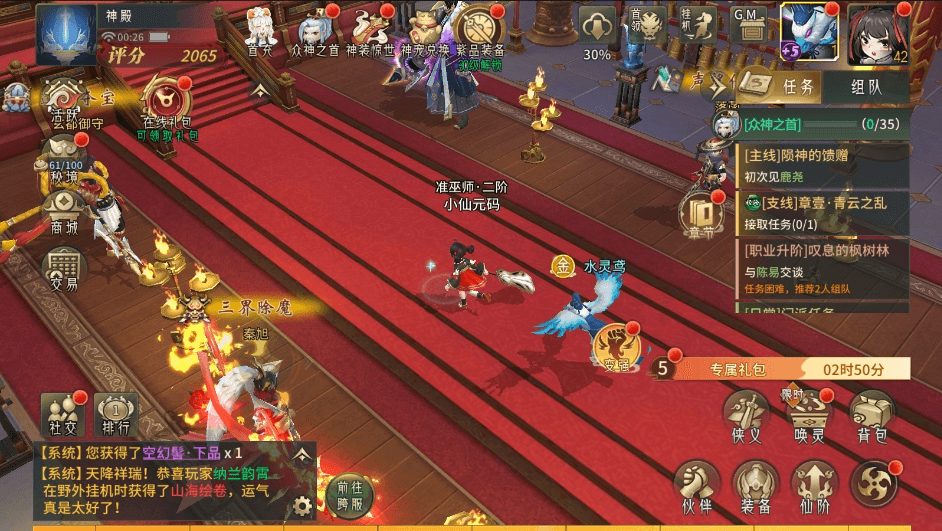This screenshot has width=942, height=531.
Task: Open the 首充 first-recharge icon
Action: click(260, 28)
